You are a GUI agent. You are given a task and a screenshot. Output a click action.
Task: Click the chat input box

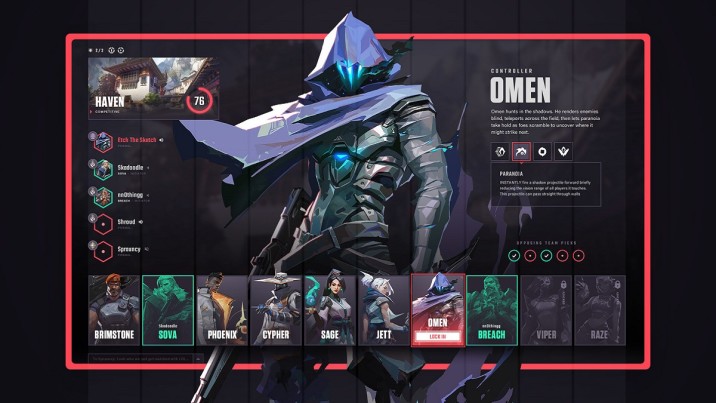click(145, 357)
